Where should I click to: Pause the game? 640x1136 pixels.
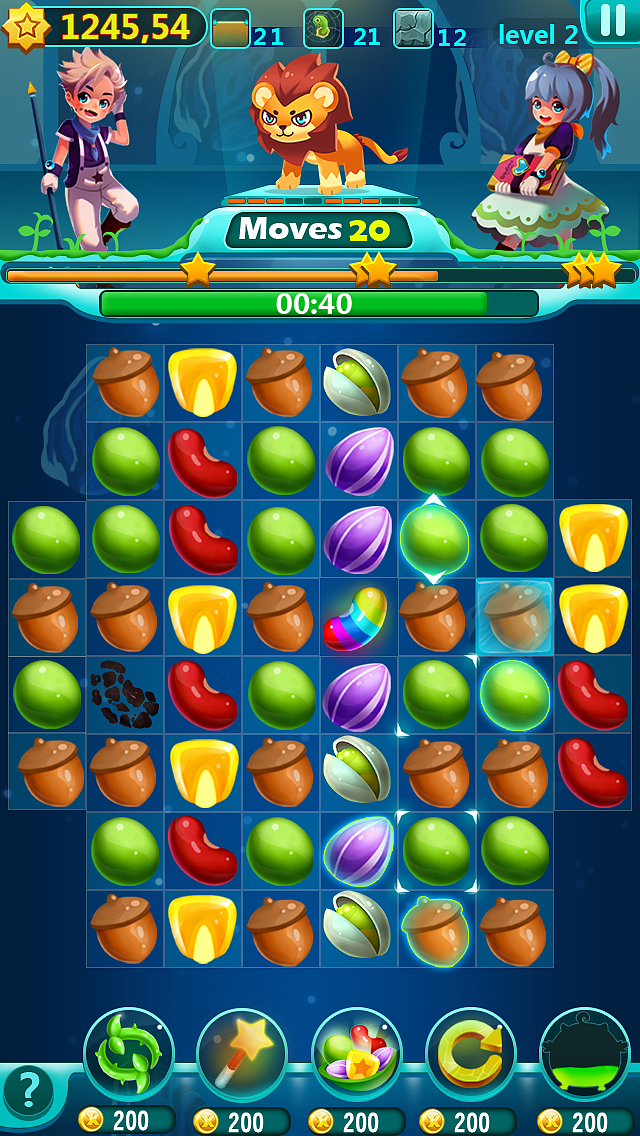611,20
